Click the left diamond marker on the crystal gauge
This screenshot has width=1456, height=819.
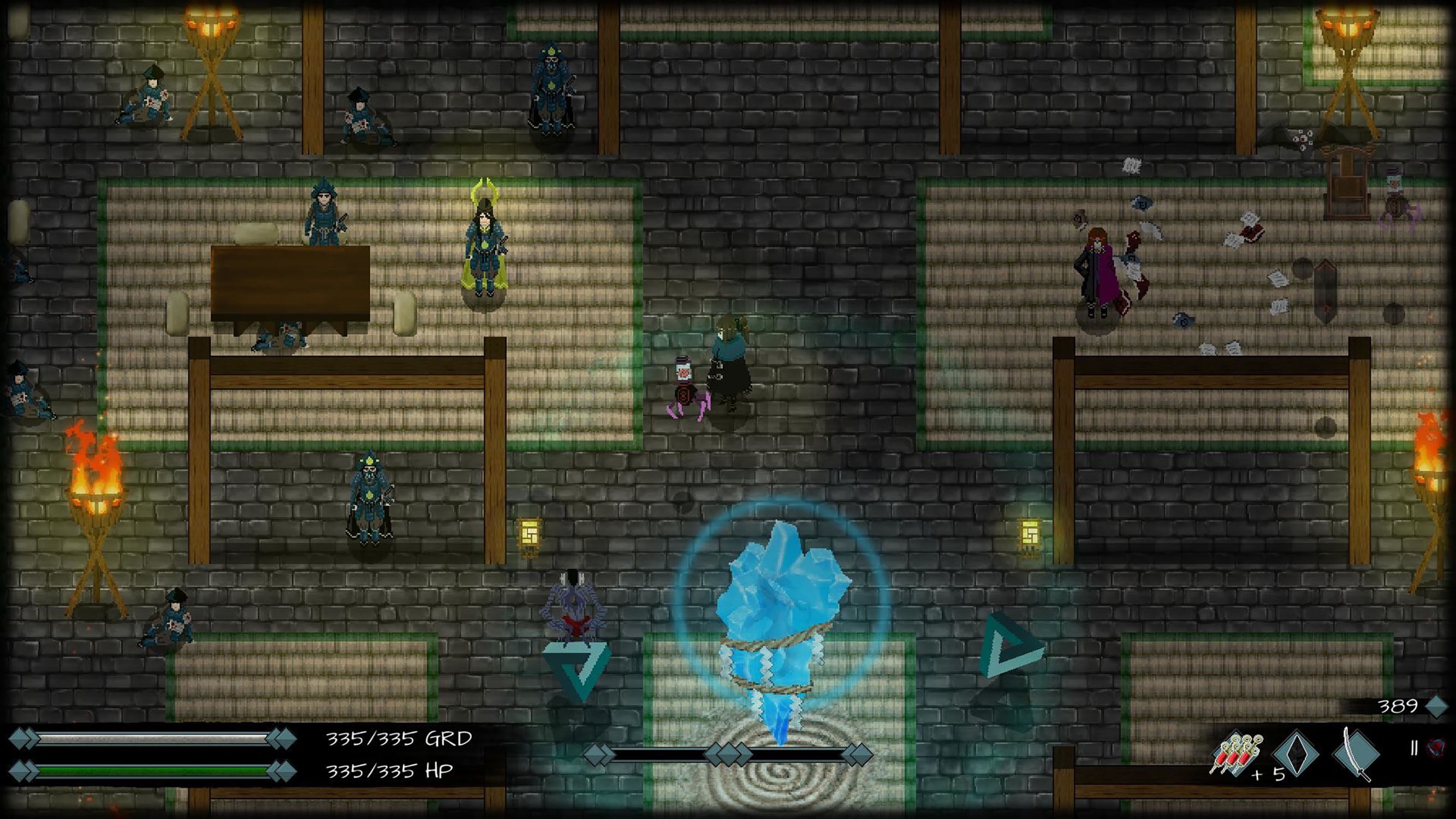click(x=598, y=756)
